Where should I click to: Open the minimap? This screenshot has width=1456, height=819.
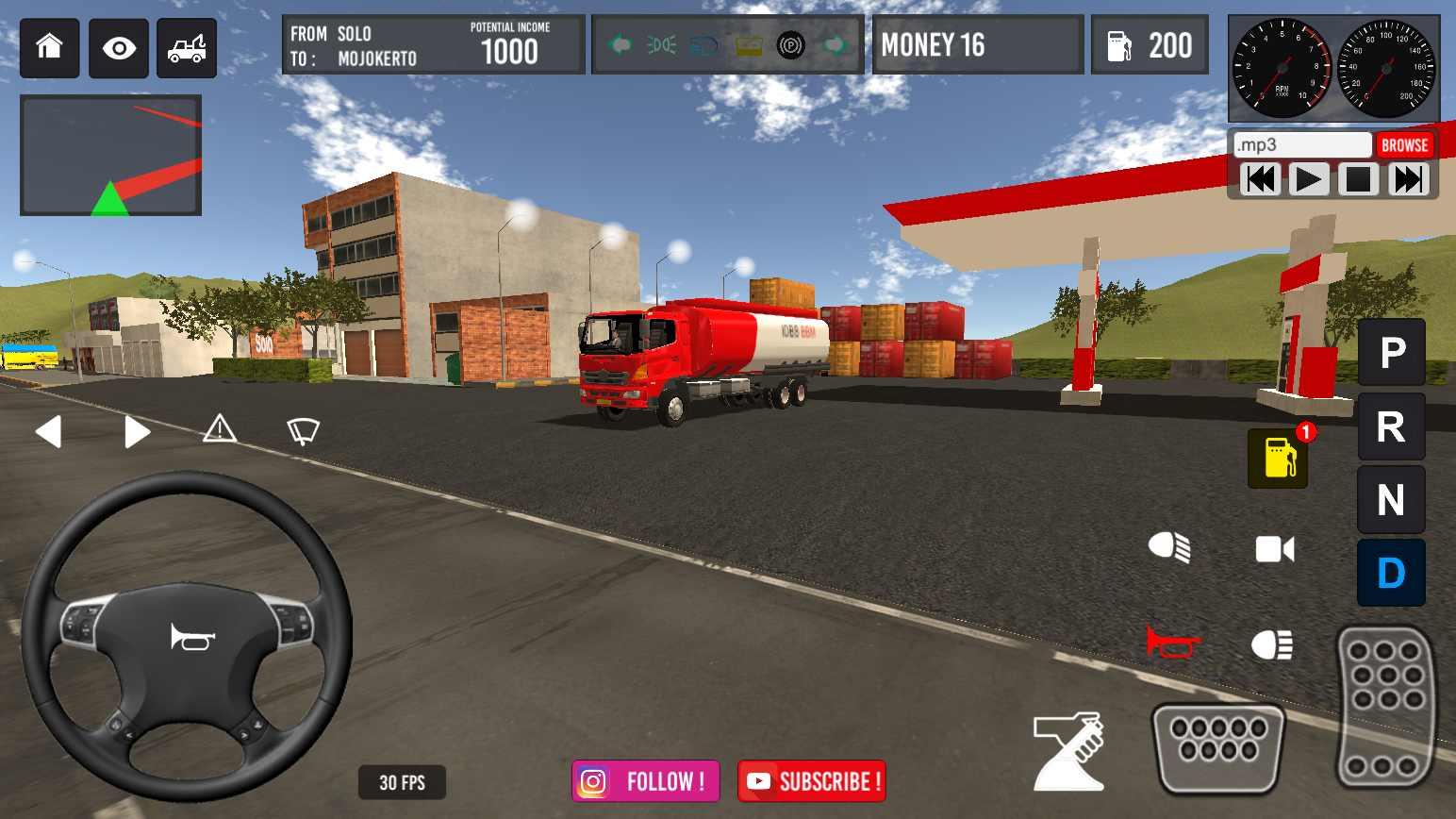click(110, 156)
